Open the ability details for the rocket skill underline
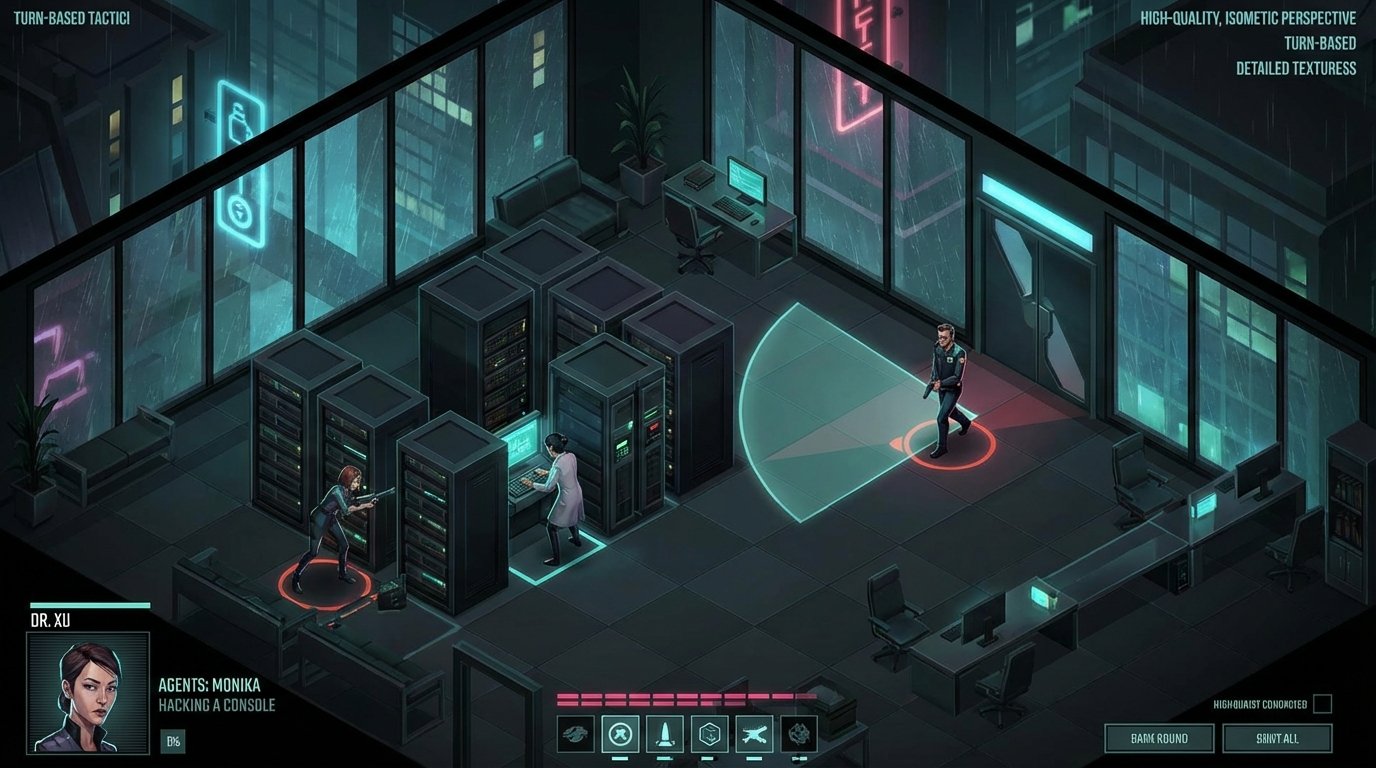This screenshot has width=1376, height=768. [x=665, y=757]
